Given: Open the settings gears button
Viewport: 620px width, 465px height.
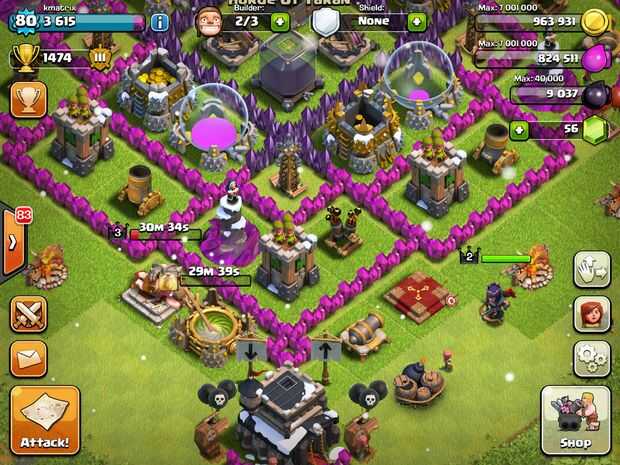Looking at the screenshot, I should [x=592, y=358].
